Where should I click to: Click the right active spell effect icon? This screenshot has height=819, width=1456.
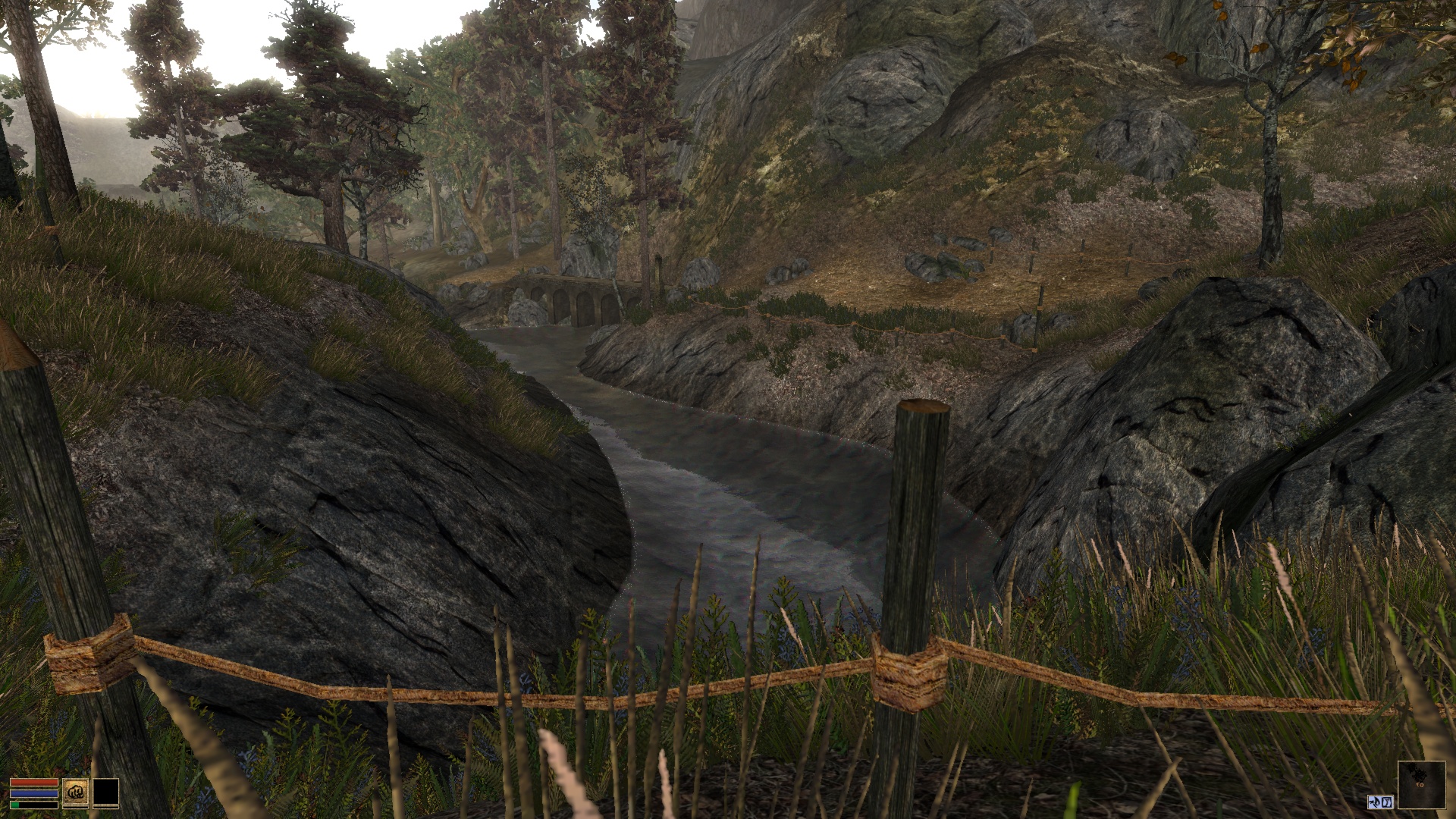[x=1387, y=802]
